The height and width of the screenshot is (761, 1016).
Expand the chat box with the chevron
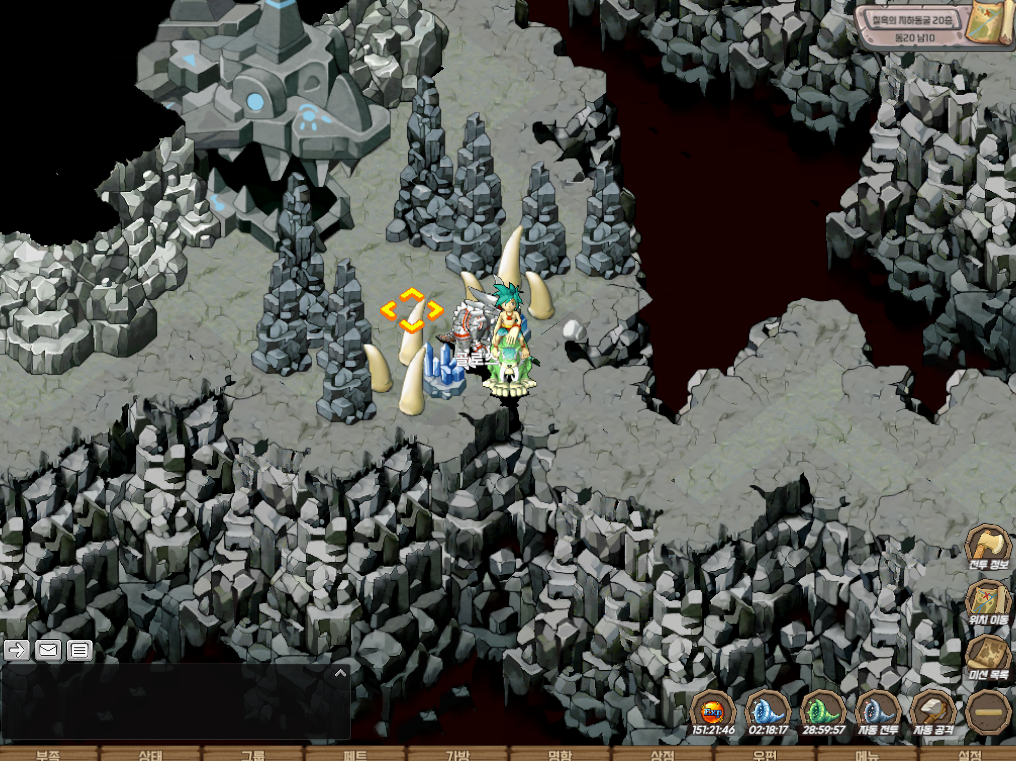point(340,673)
